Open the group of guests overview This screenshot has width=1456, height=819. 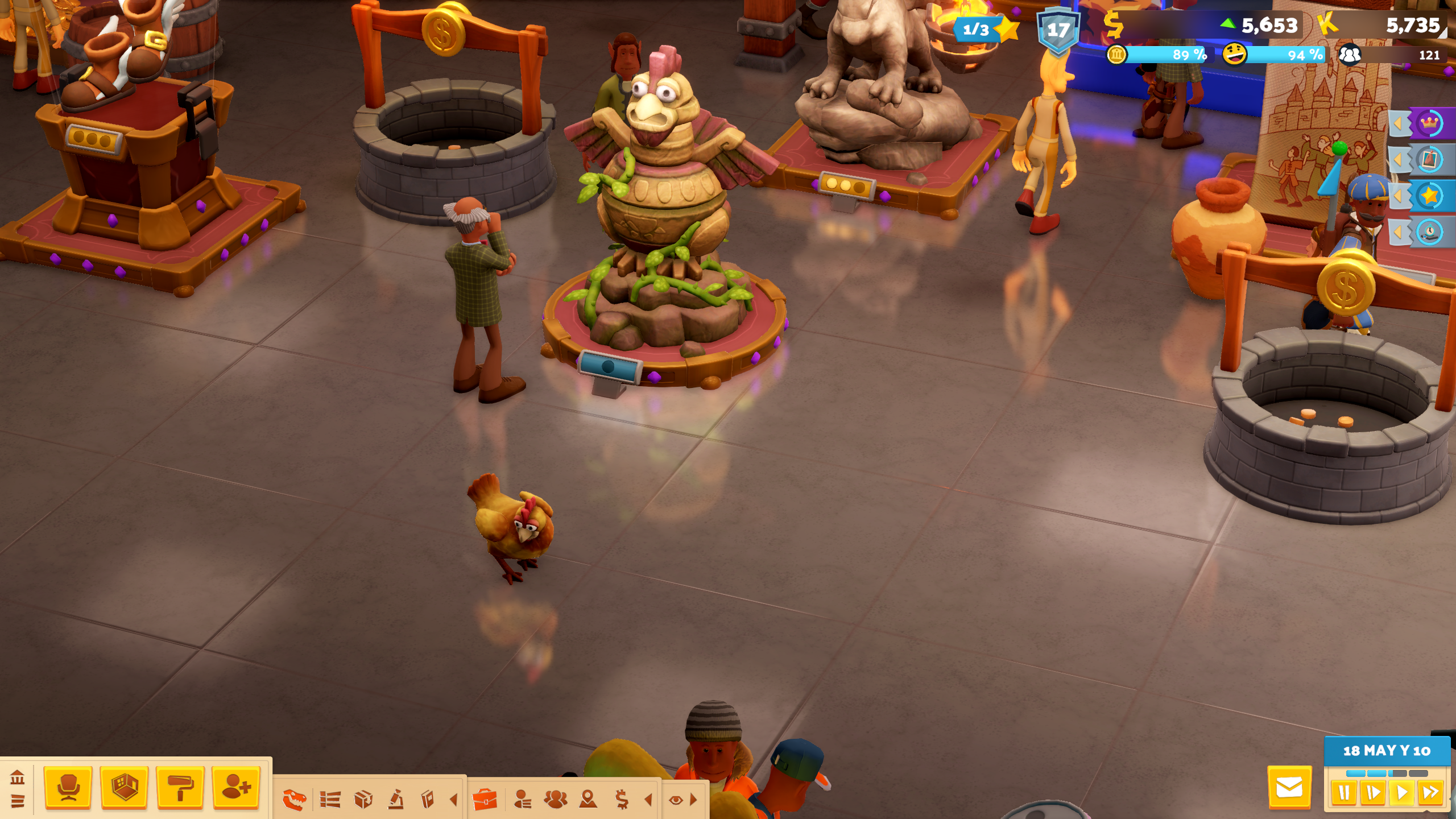pyautogui.click(x=555, y=800)
